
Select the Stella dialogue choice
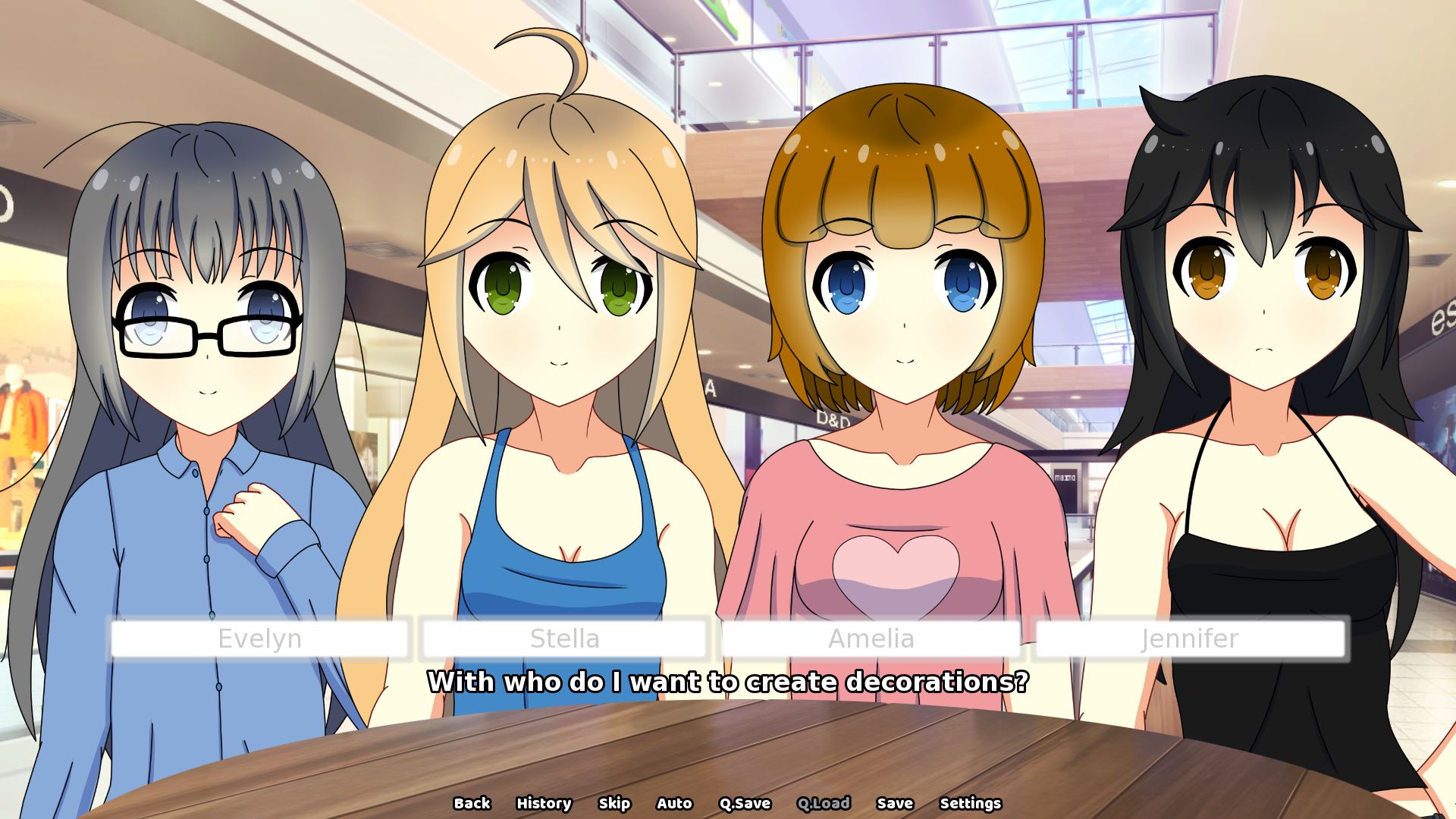tap(564, 639)
